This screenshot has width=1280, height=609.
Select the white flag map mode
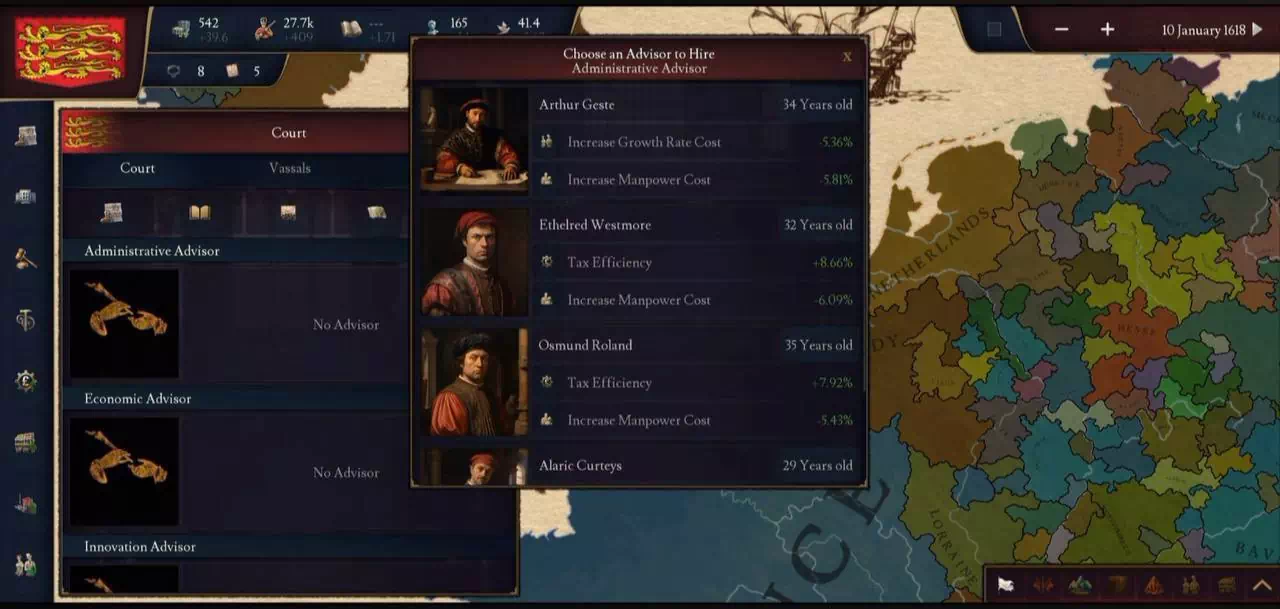1006,586
